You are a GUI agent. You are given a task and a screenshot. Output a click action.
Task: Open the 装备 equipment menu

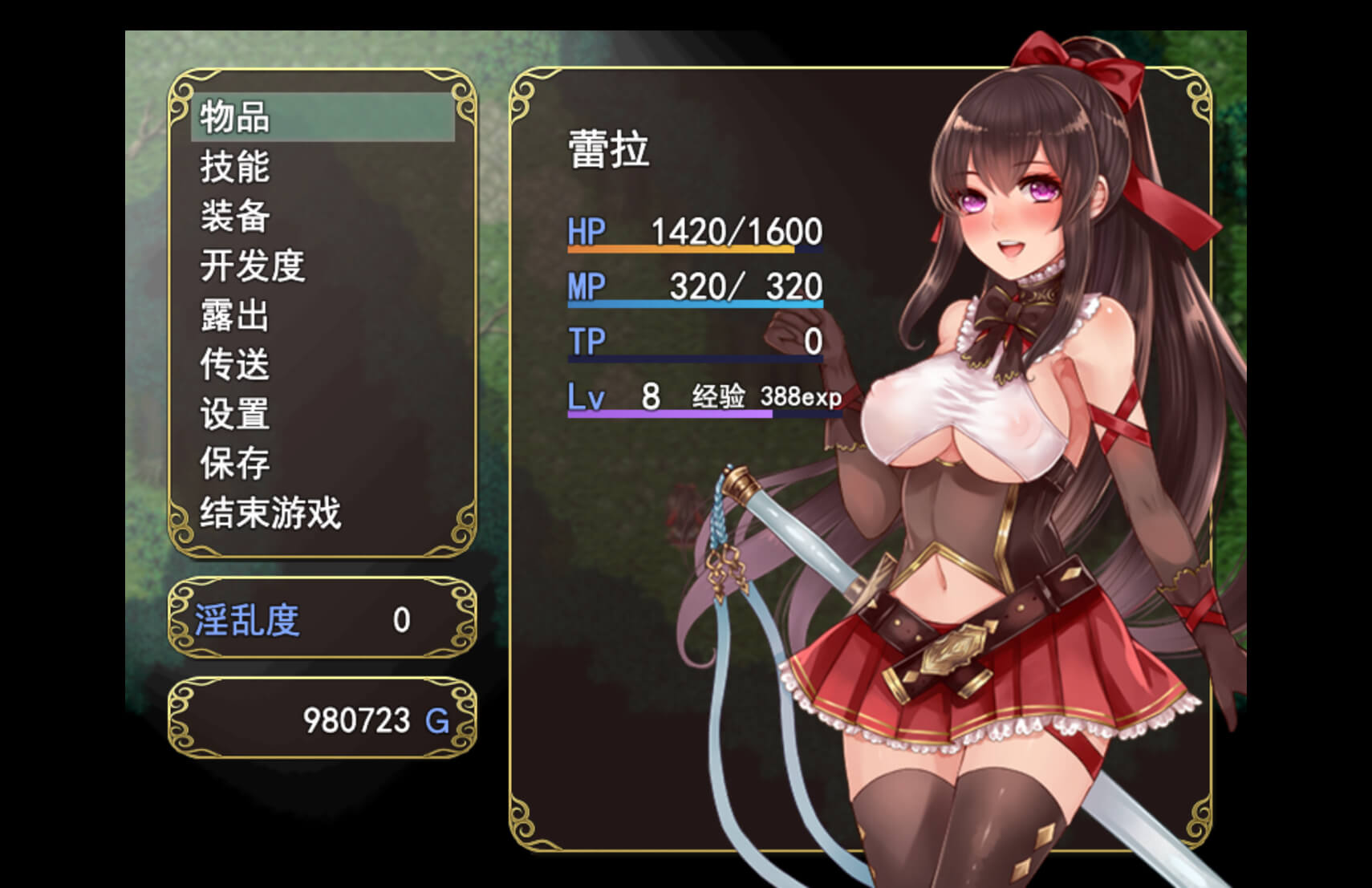236,217
